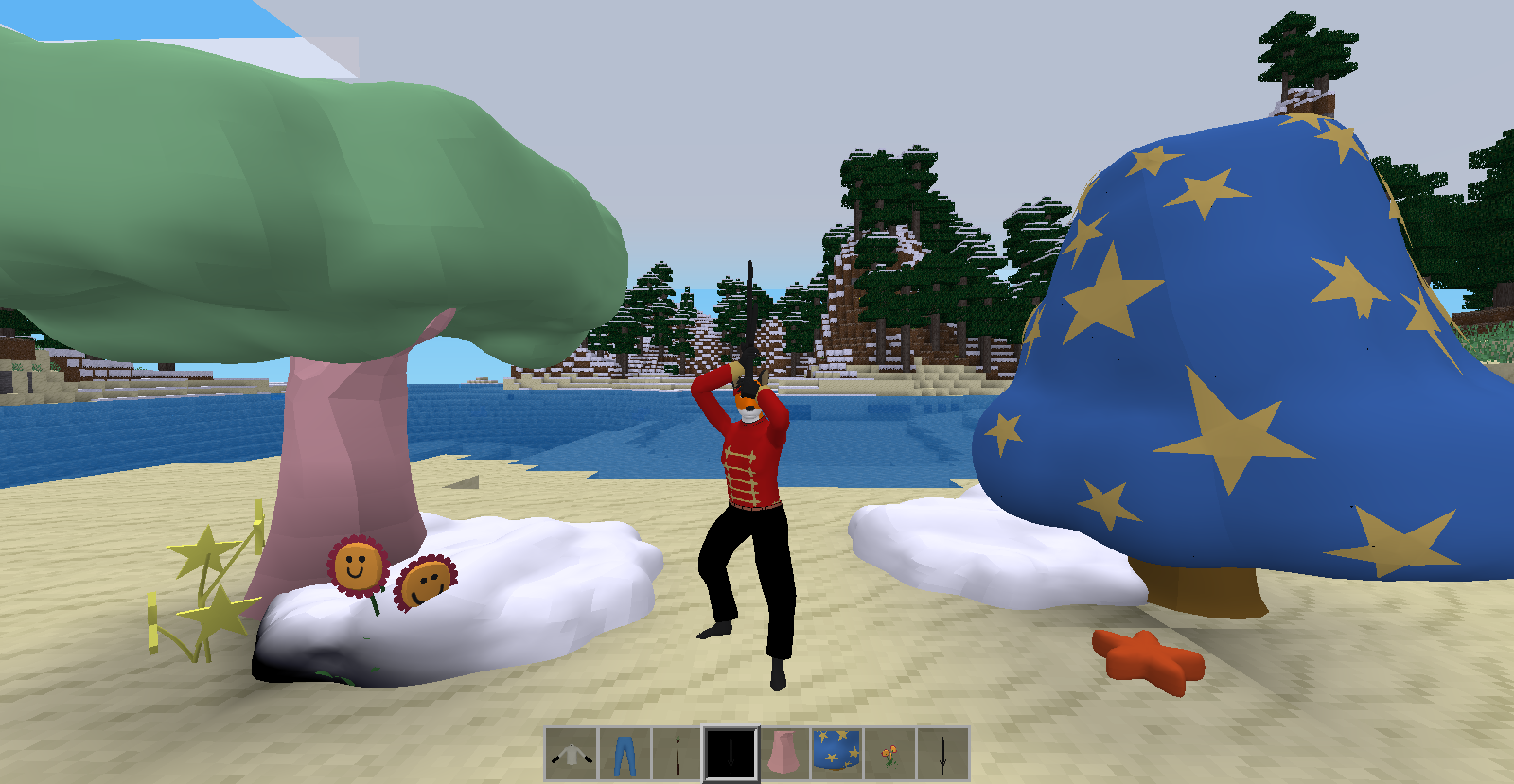The width and height of the screenshot is (1514, 784).
Task: Select the blue starry mushroom slot
Action: coord(836,754)
